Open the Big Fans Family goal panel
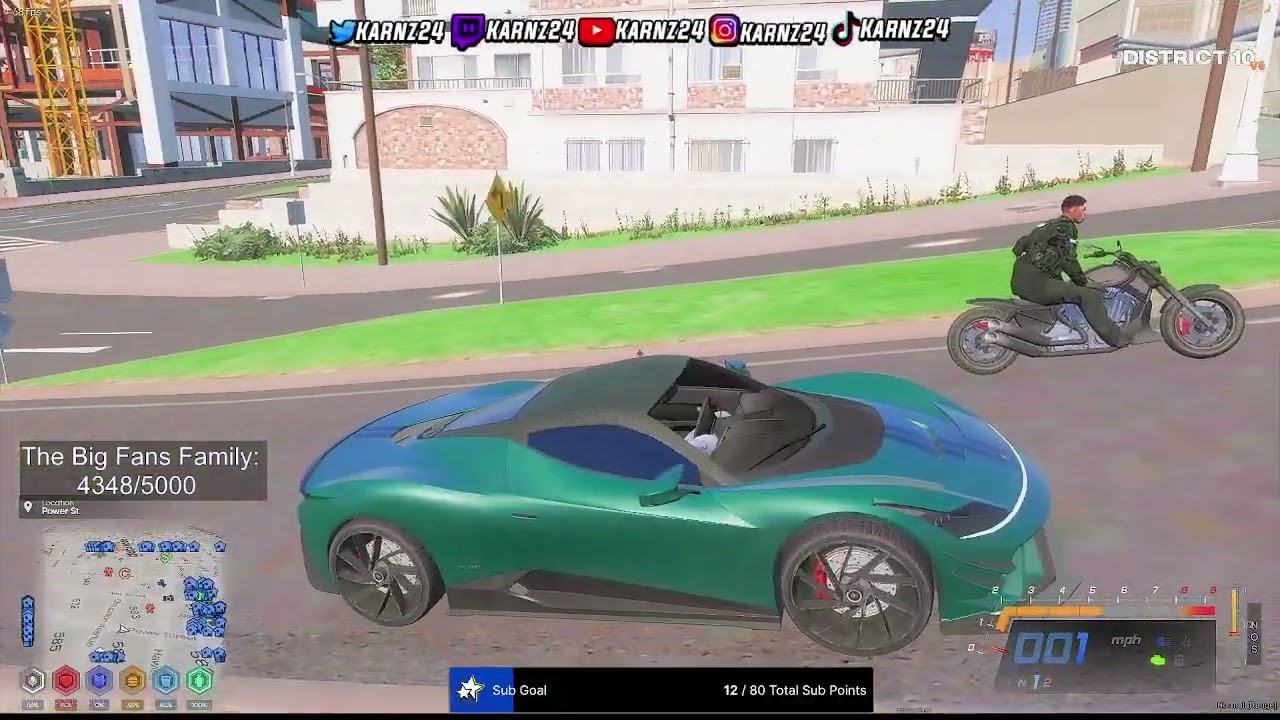1280x720 pixels. (x=141, y=471)
